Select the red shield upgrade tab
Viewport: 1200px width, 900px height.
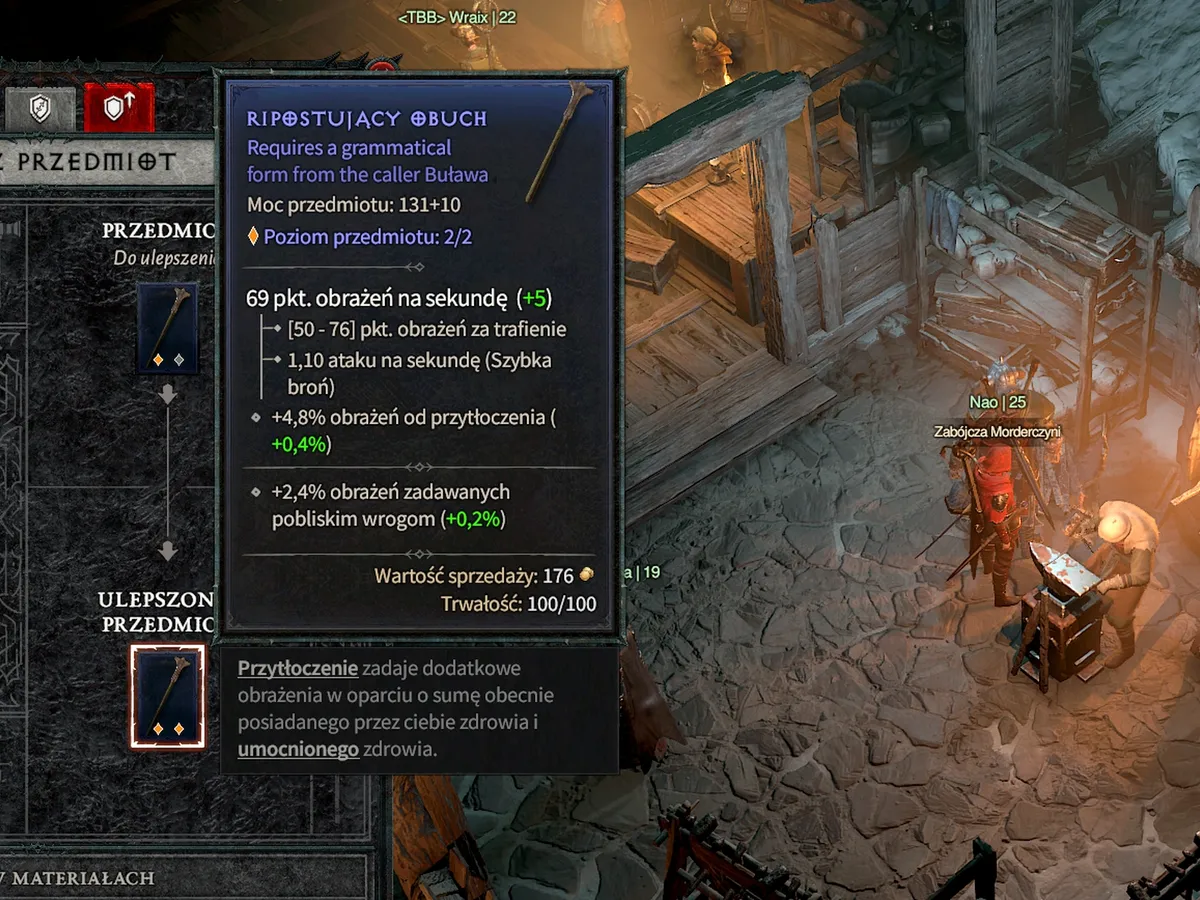point(119,108)
